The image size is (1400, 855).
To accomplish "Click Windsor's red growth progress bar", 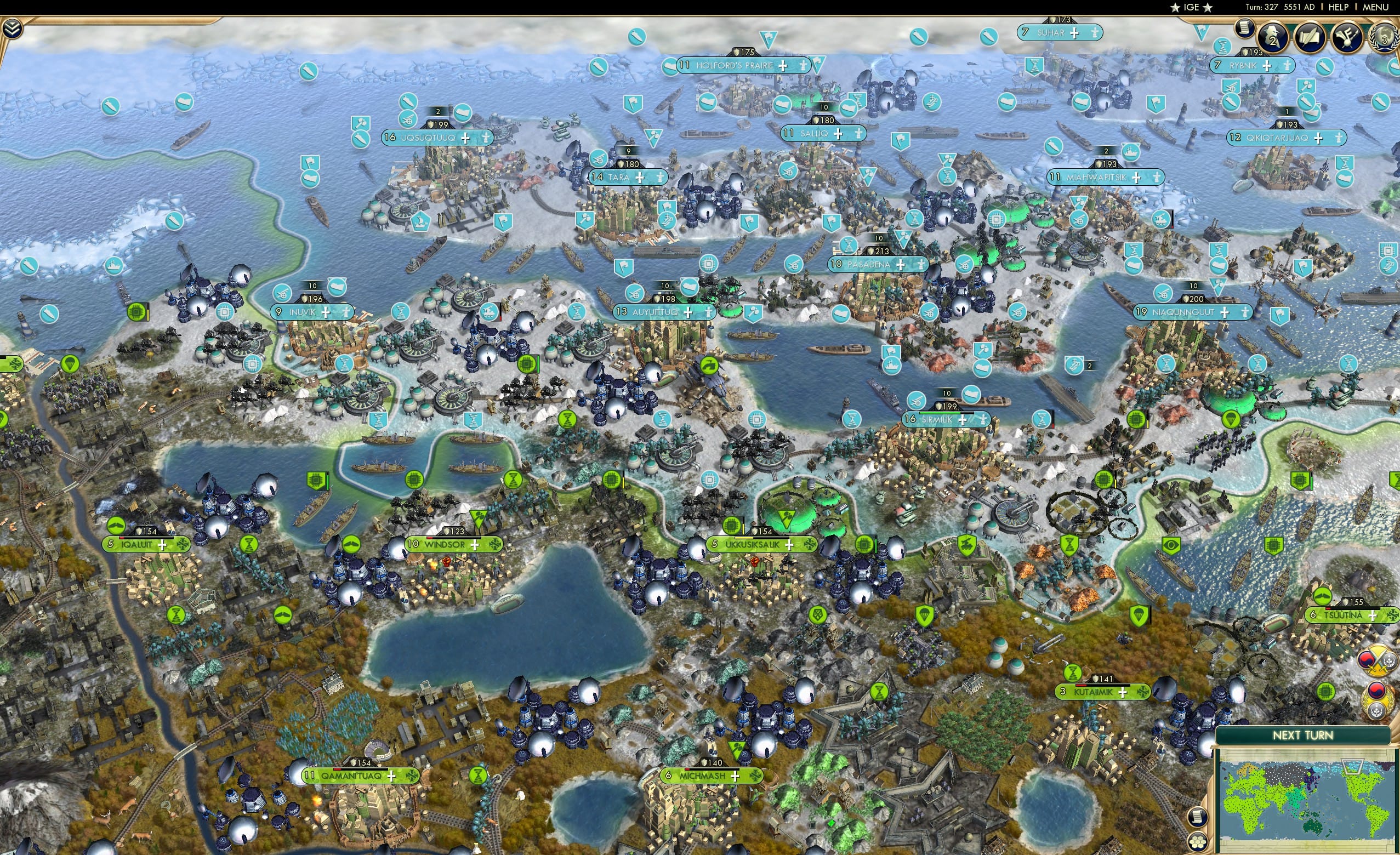I will point(431,539).
